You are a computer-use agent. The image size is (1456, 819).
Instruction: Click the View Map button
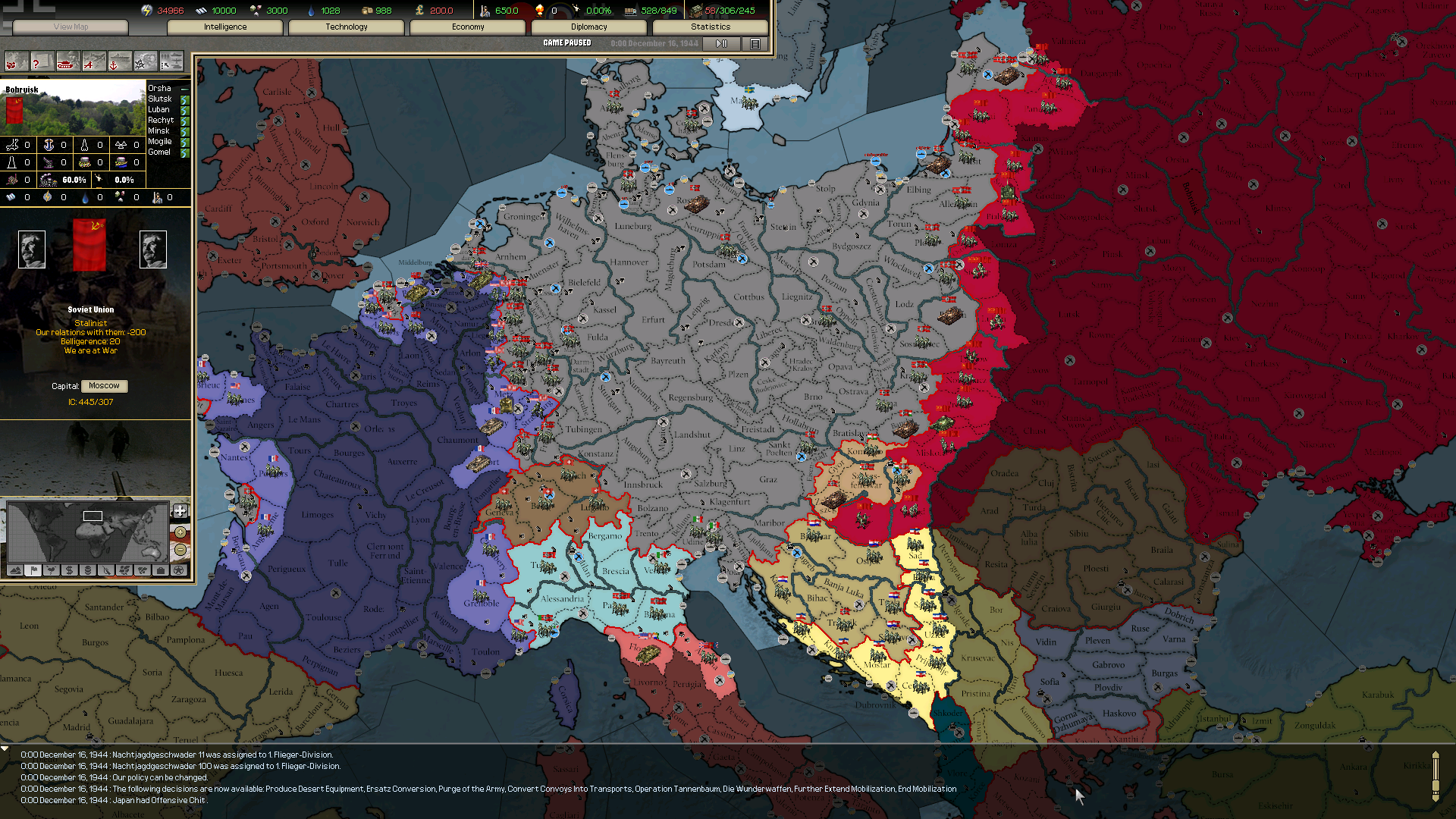point(70,27)
